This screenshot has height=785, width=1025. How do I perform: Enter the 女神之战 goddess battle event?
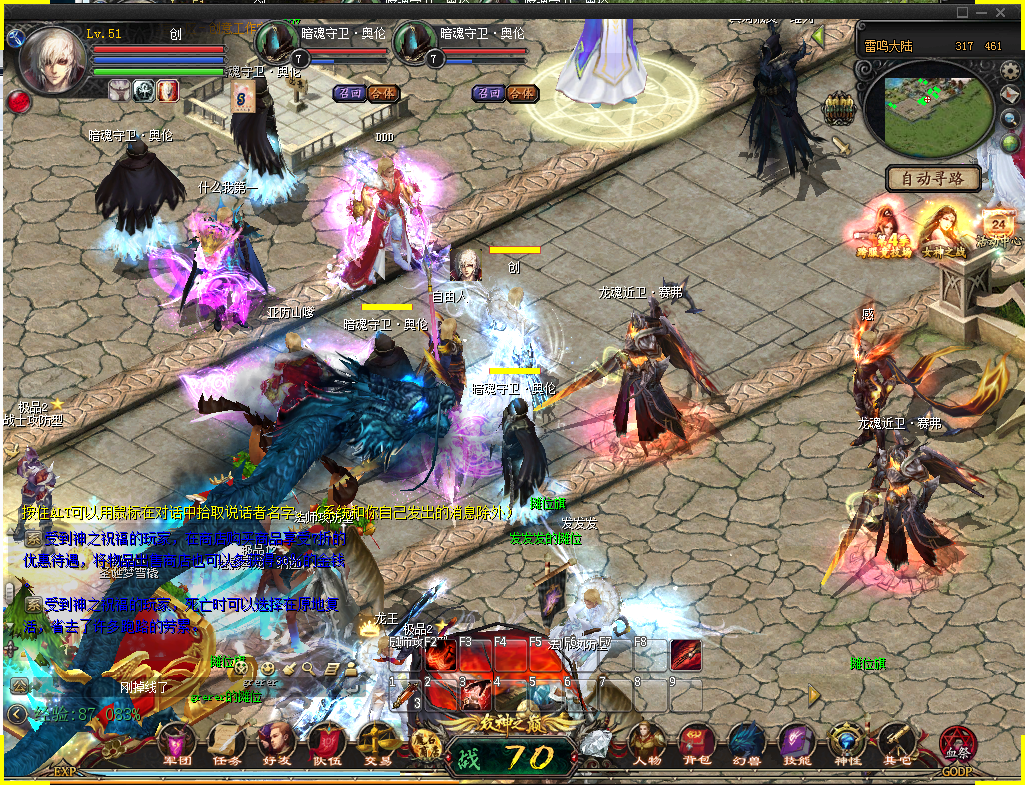(x=941, y=230)
